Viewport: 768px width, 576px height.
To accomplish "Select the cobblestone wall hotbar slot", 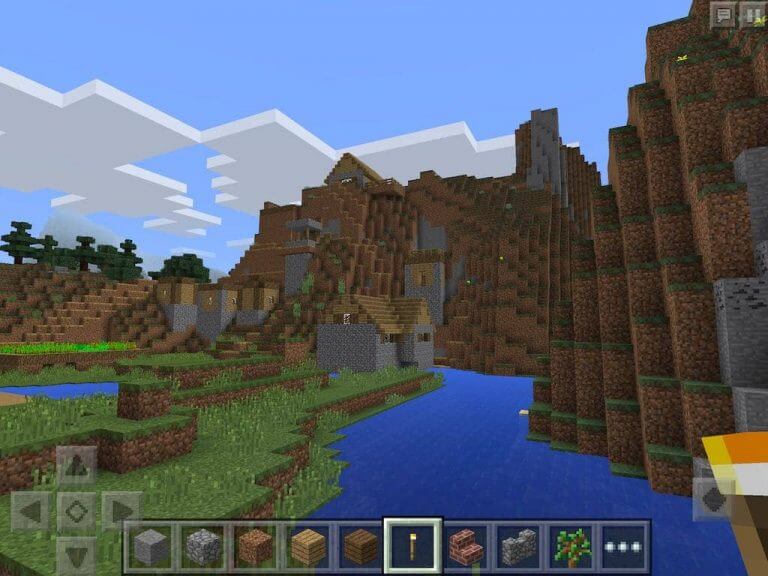I will click(518, 546).
